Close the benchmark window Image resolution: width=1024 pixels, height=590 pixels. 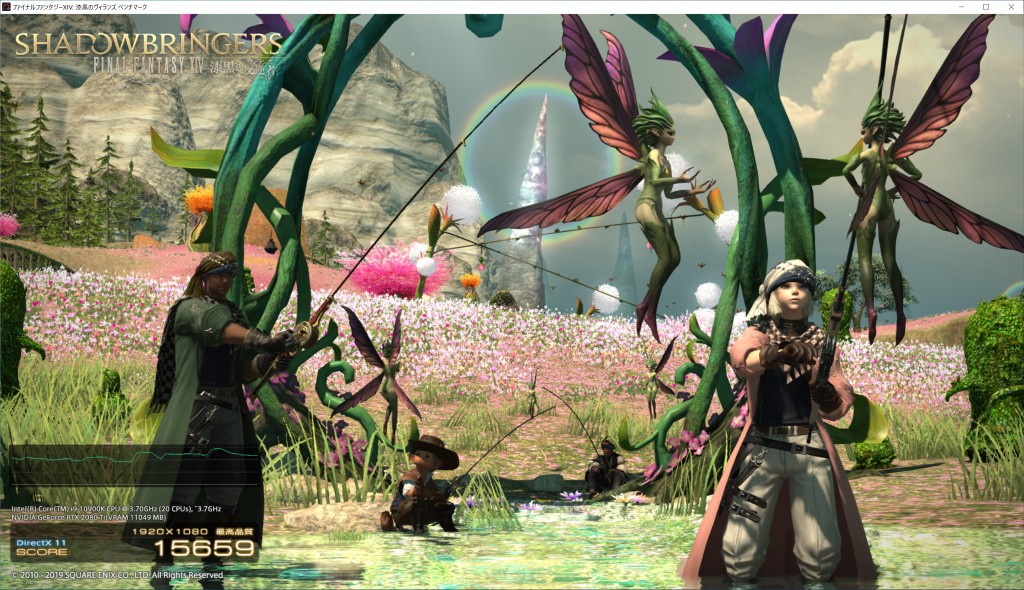[1010, 7]
